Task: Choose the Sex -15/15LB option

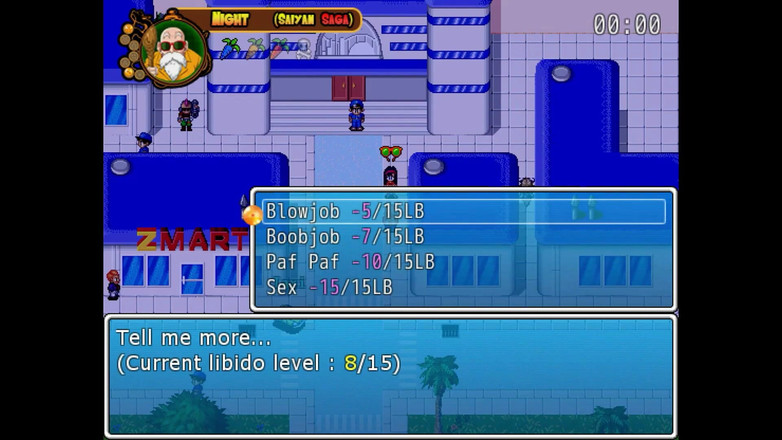Action: [x=329, y=287]
